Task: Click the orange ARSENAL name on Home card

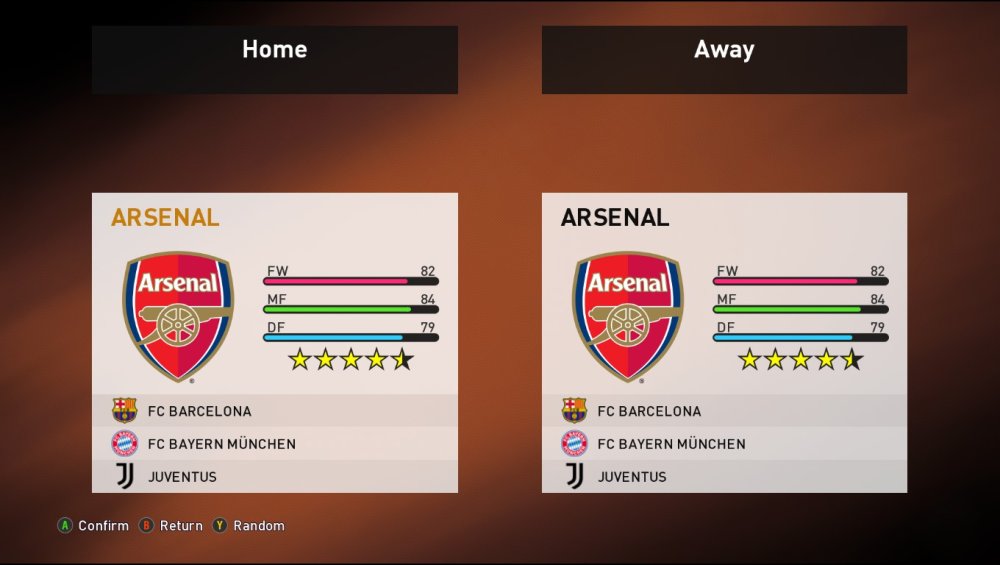Action: pos(165,218)
